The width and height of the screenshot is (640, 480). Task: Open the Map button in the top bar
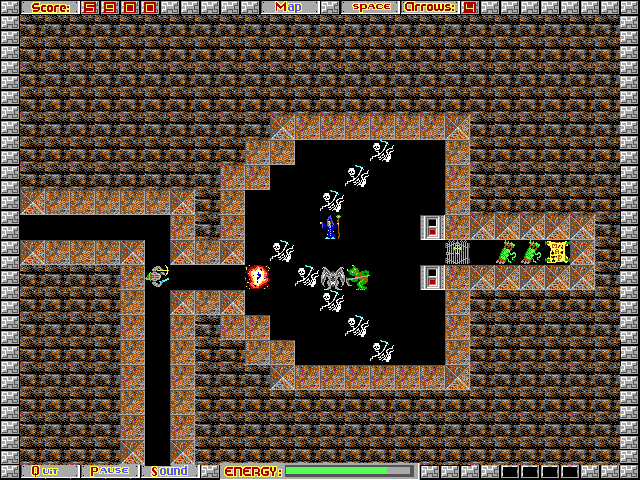(x=289, y=7)
